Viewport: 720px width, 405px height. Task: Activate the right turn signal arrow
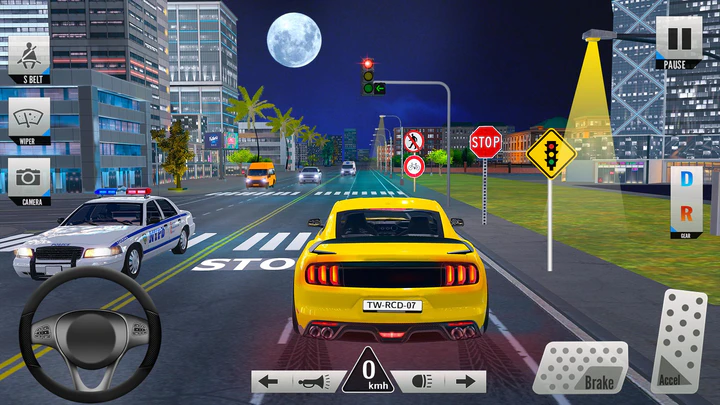[465, 381]
